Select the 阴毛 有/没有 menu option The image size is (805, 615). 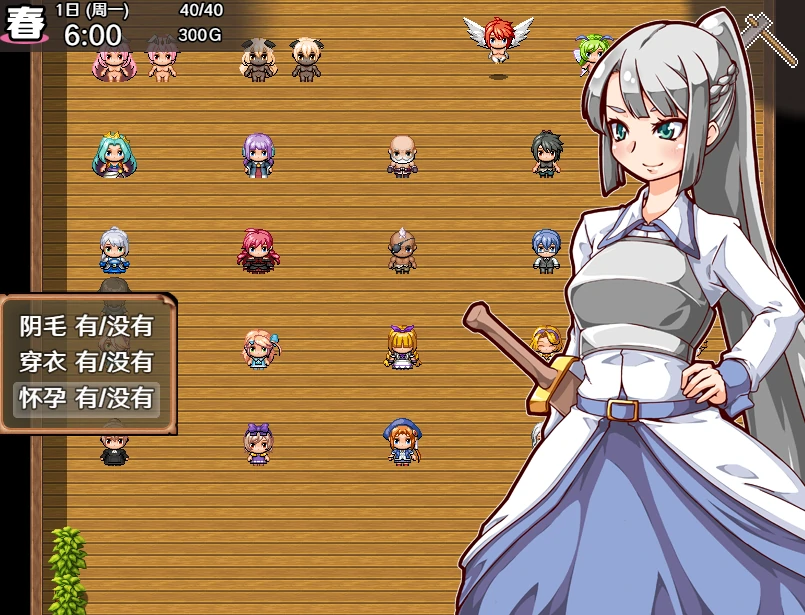click(87, 326)
